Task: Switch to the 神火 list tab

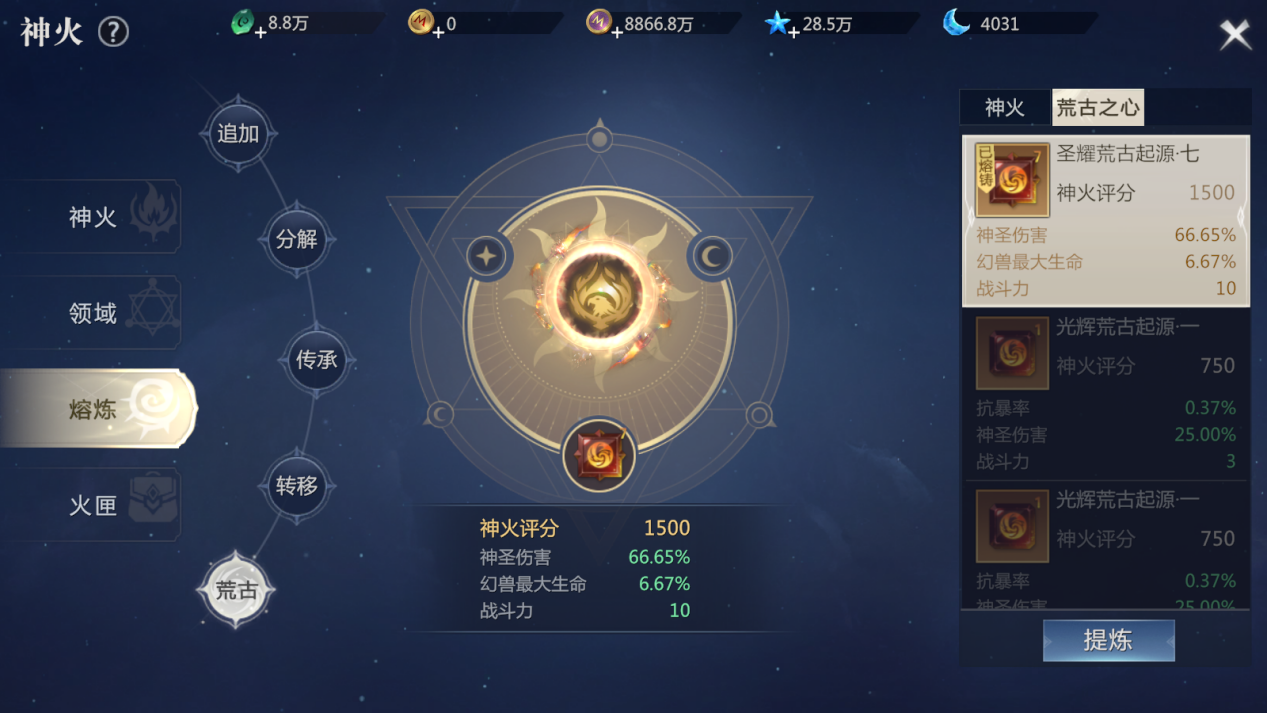Action: 1004,108
